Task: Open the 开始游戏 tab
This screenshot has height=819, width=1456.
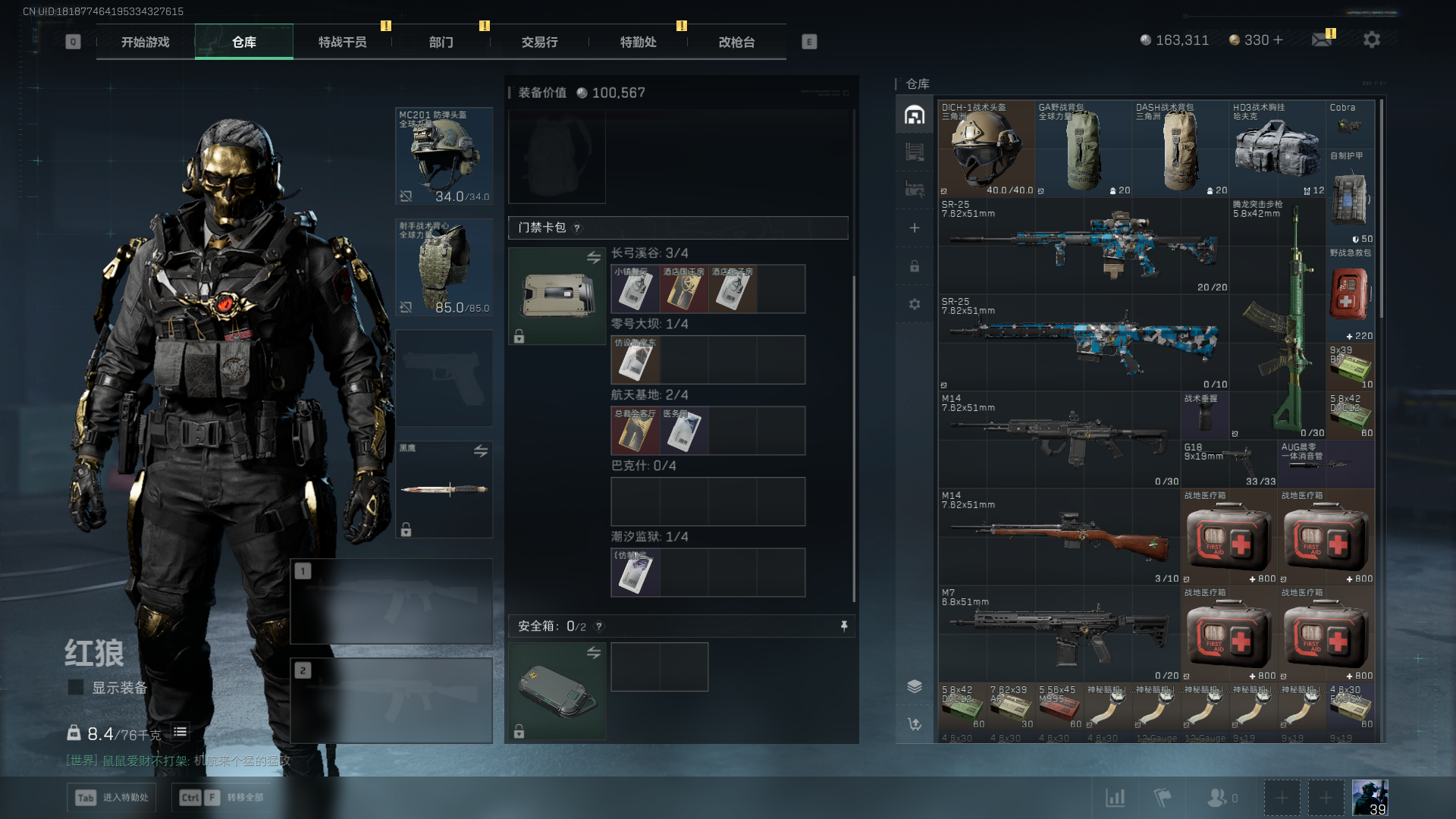Action: (146, 42)
